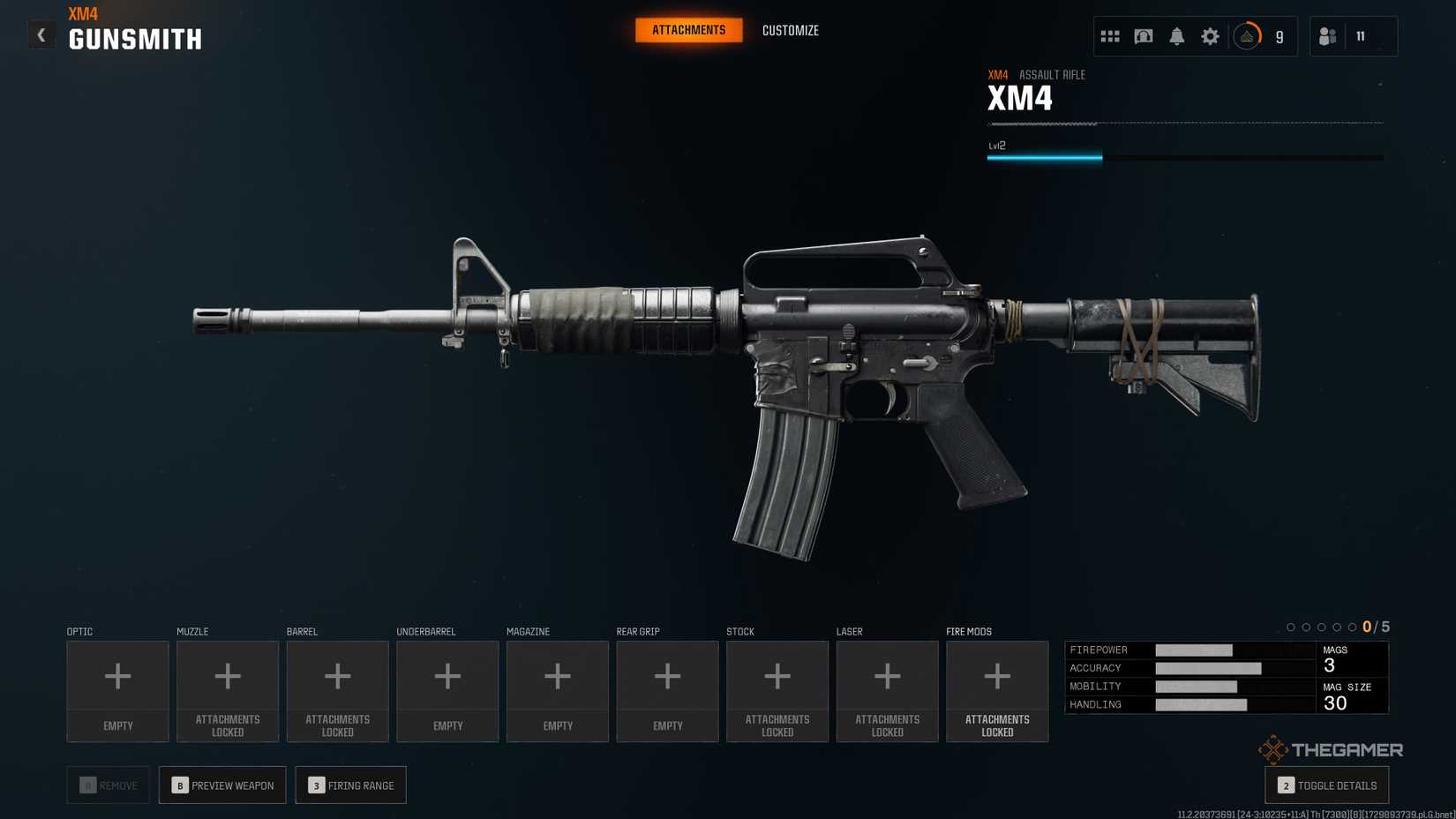
Task: Open the grid menu icon
Action: 1110,36
